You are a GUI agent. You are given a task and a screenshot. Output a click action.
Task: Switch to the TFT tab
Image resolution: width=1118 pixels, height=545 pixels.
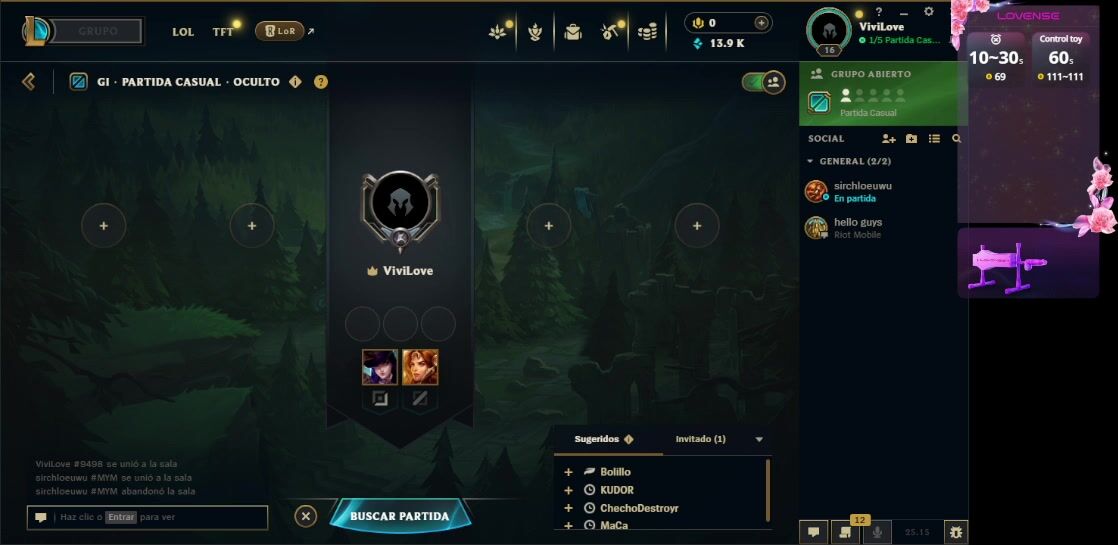click(x=223, y=32)
